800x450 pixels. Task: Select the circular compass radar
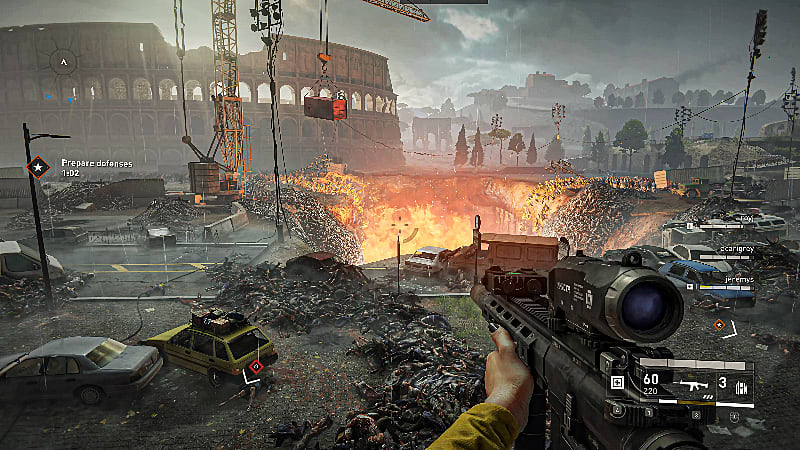click(x=63, y=62)
